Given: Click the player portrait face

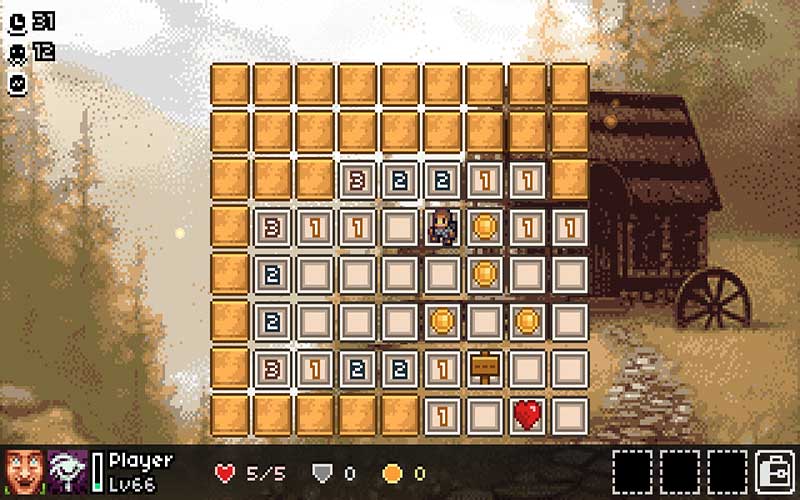Looking at the screenshot, I should pyautogui.click(x=22, y=469).
